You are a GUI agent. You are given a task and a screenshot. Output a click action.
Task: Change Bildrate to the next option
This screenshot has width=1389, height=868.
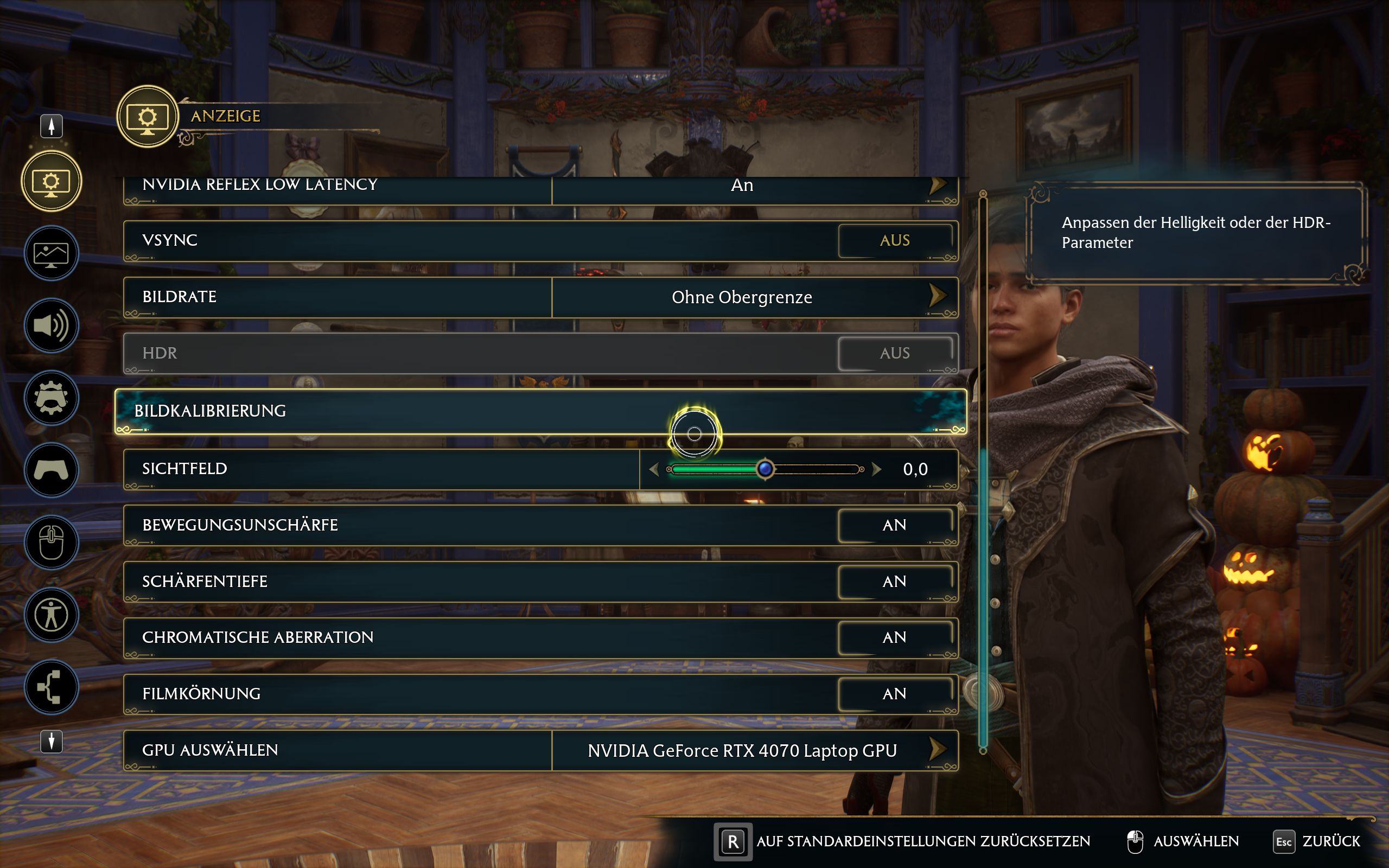pyautogui.click(x=937, y=297)
